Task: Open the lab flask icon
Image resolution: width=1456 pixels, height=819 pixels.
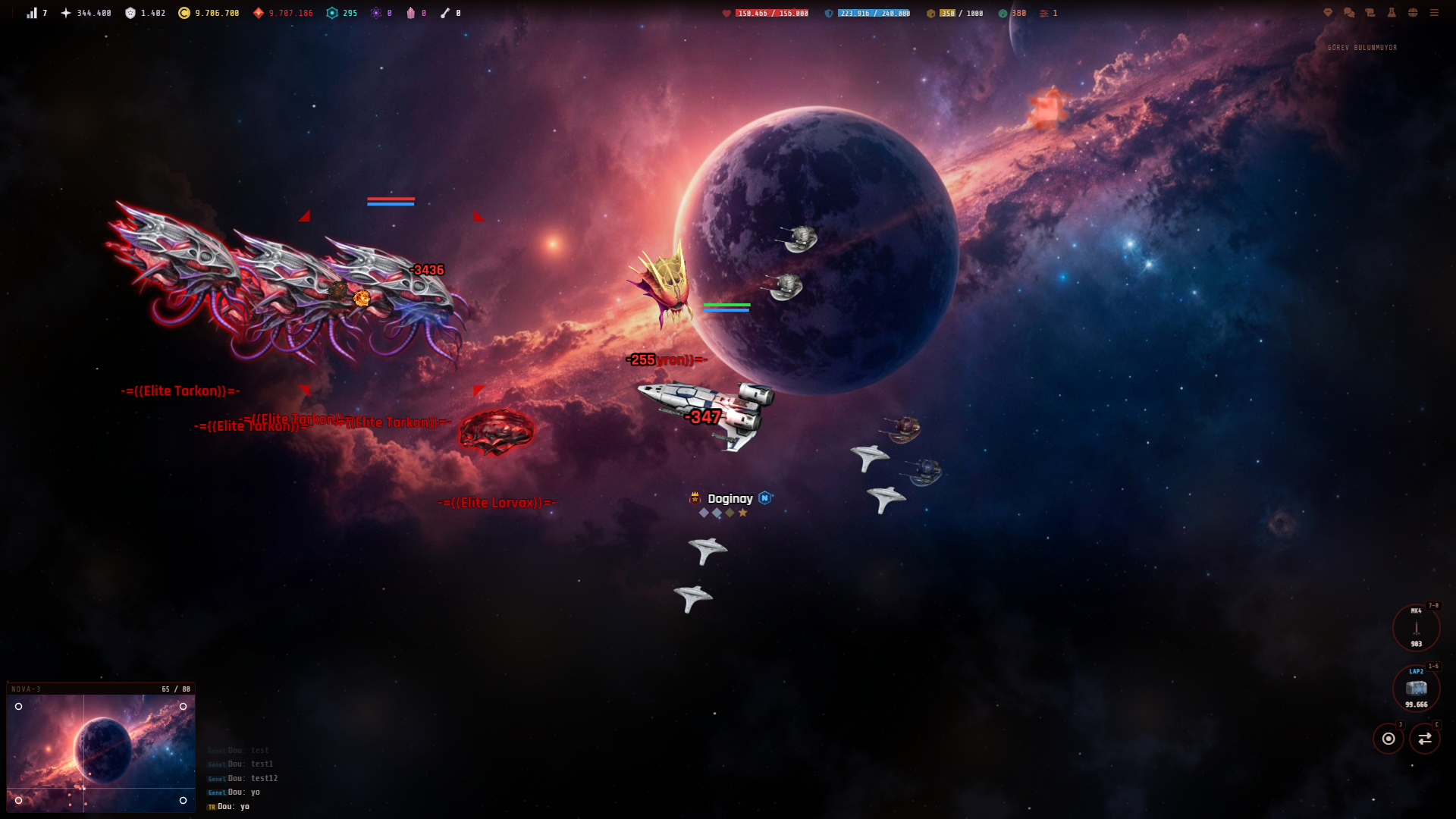Action: [1392, 13]
